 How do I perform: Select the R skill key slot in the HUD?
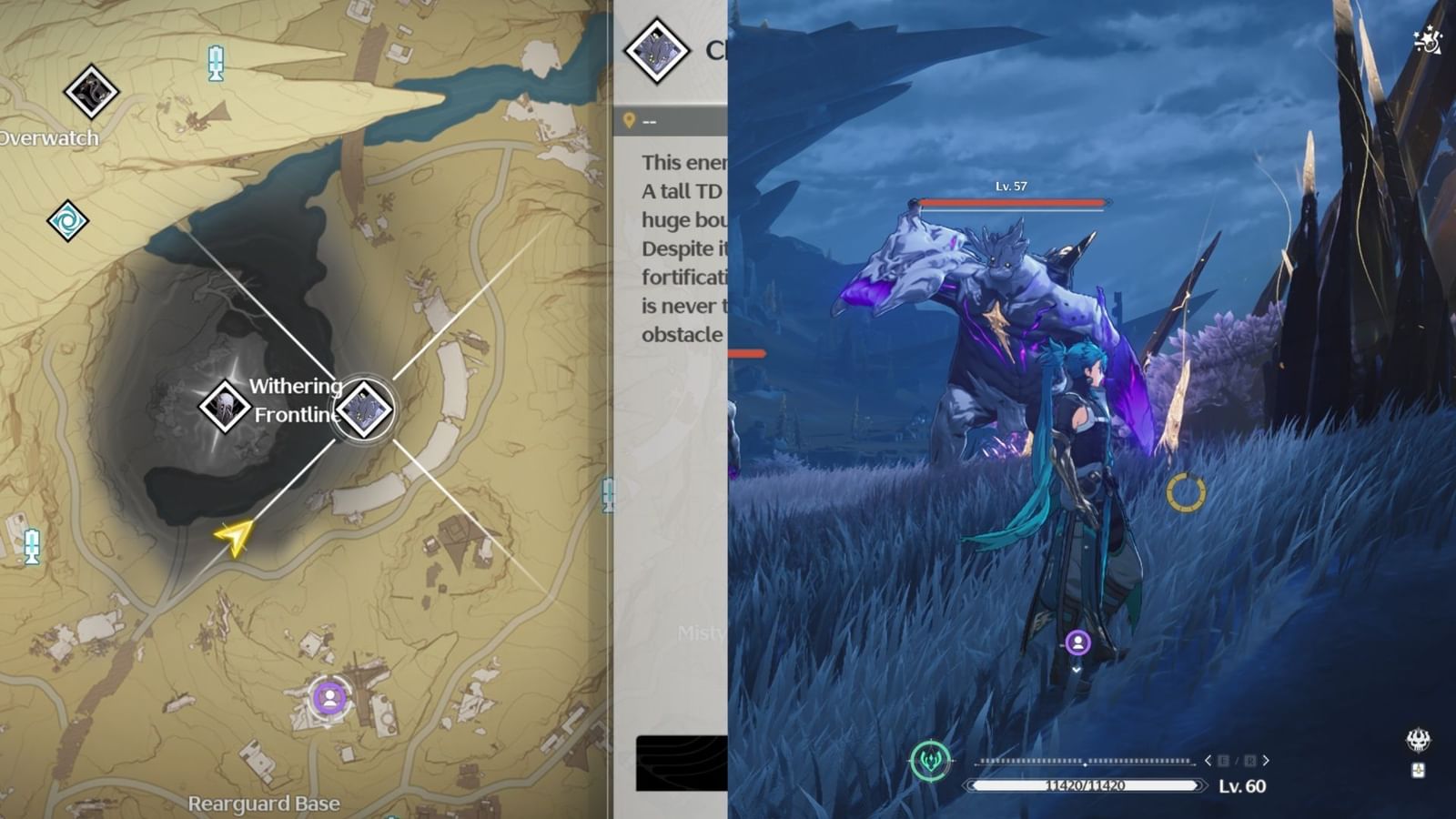tap(1250, 761)
